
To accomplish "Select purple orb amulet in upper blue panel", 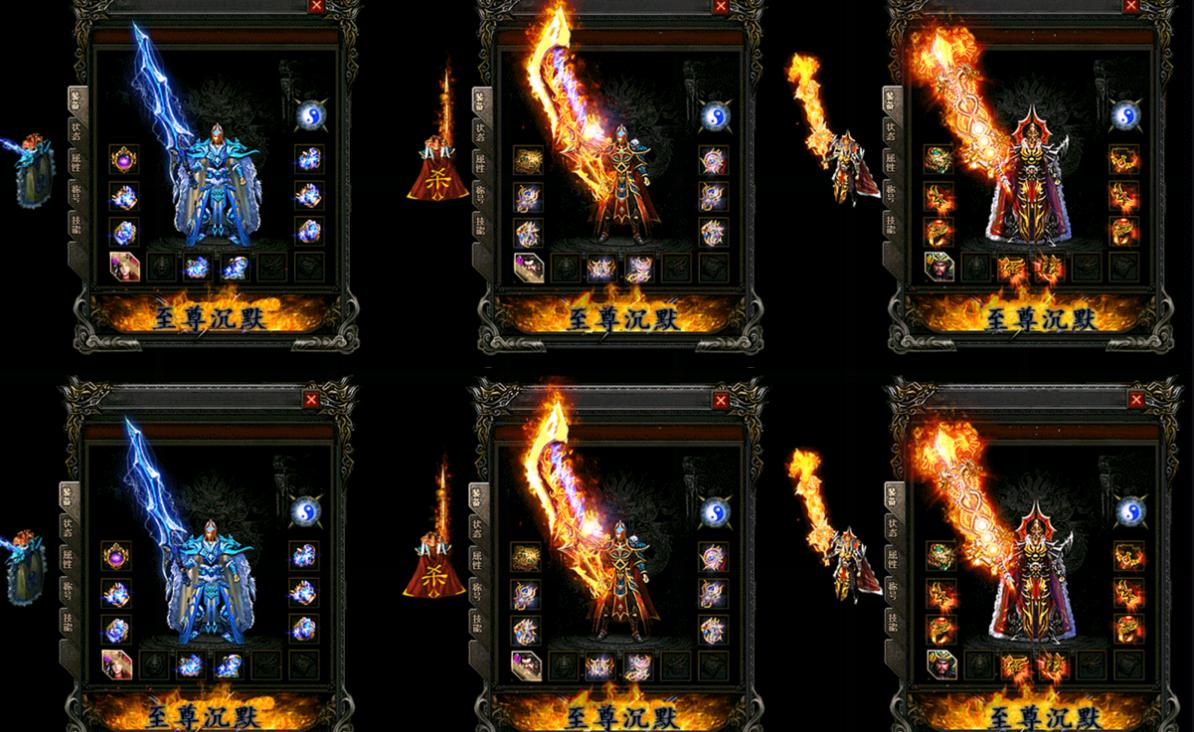I will [x=123, y=159].
